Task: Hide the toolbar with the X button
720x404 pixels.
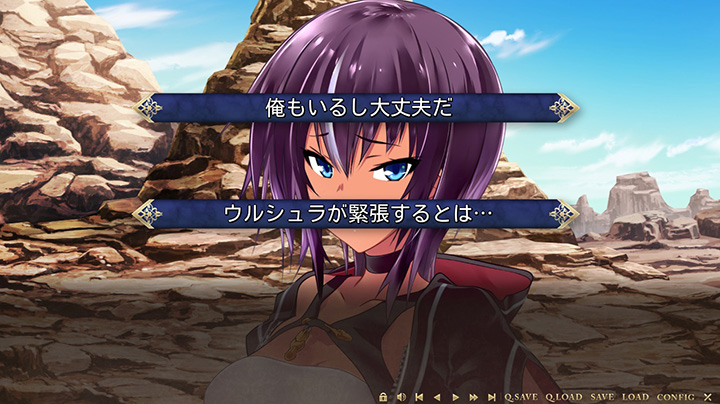Action: pos(707,397)
